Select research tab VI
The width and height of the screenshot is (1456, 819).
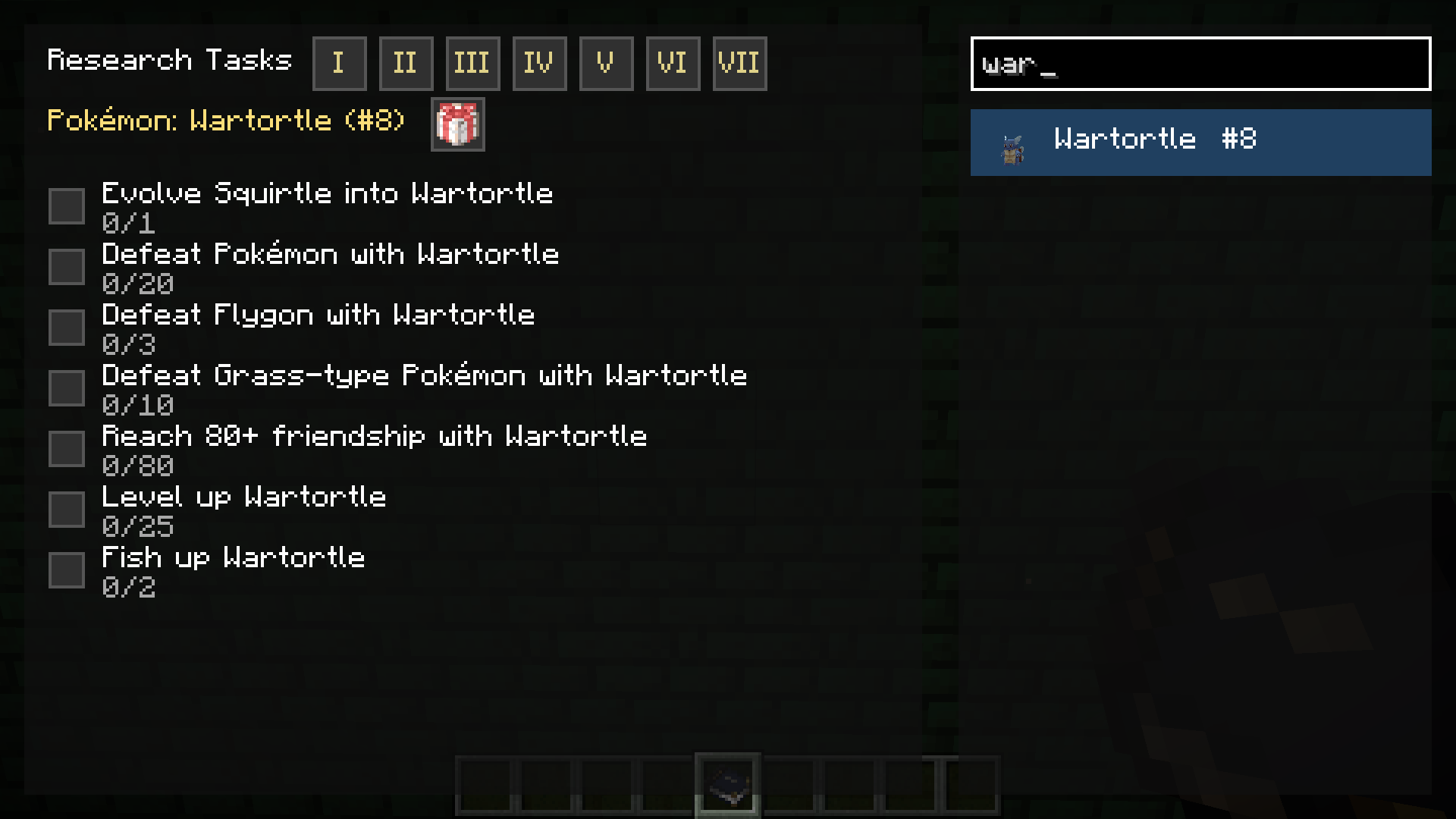tap(673, 63)
